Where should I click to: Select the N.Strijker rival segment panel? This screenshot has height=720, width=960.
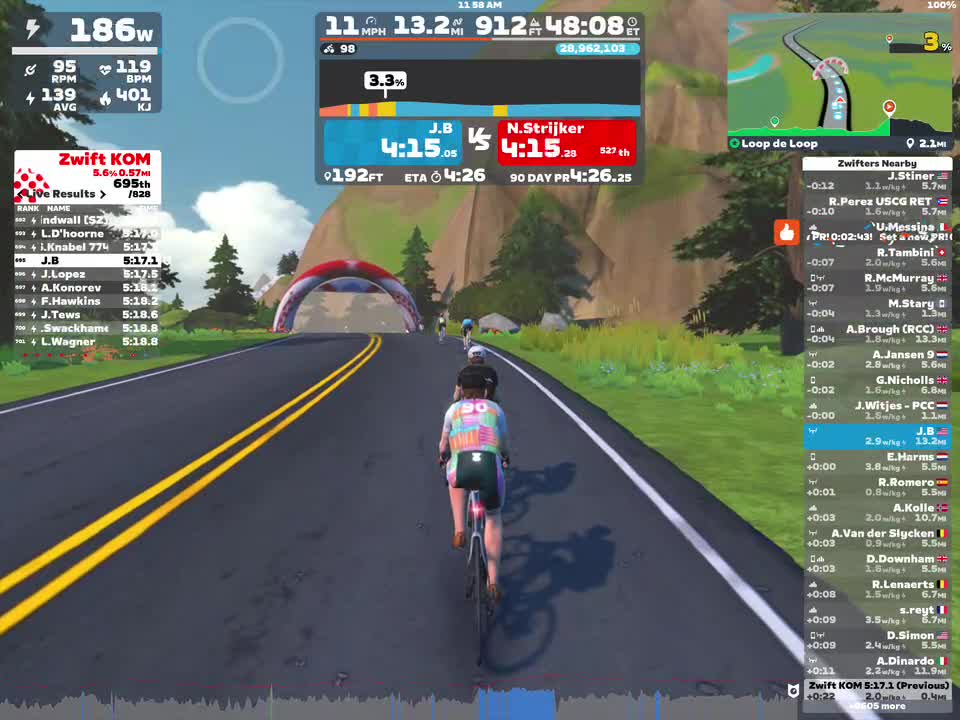pyautogui.click(x=567, y=142)
